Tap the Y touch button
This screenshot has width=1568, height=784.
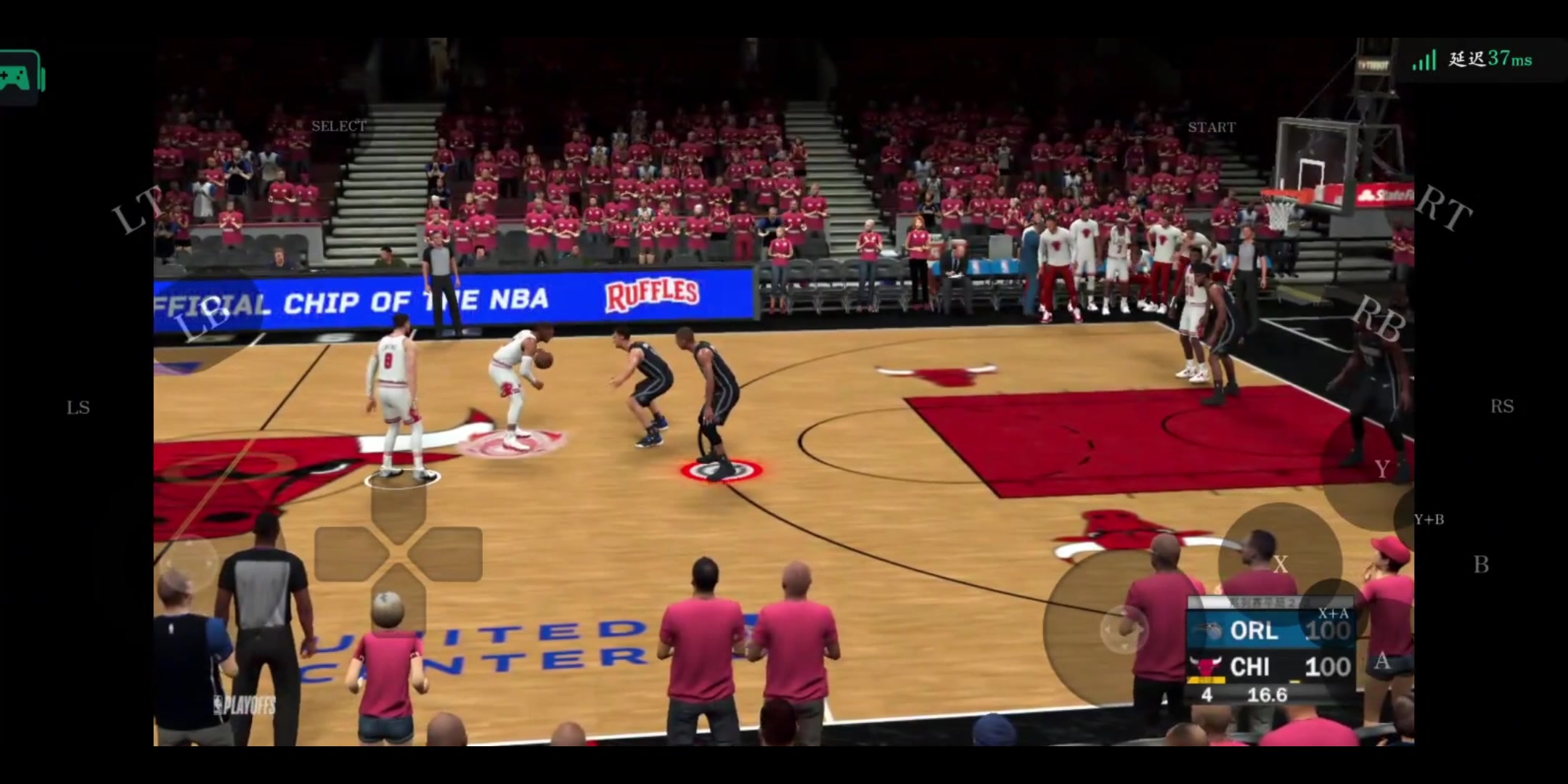1382,470
